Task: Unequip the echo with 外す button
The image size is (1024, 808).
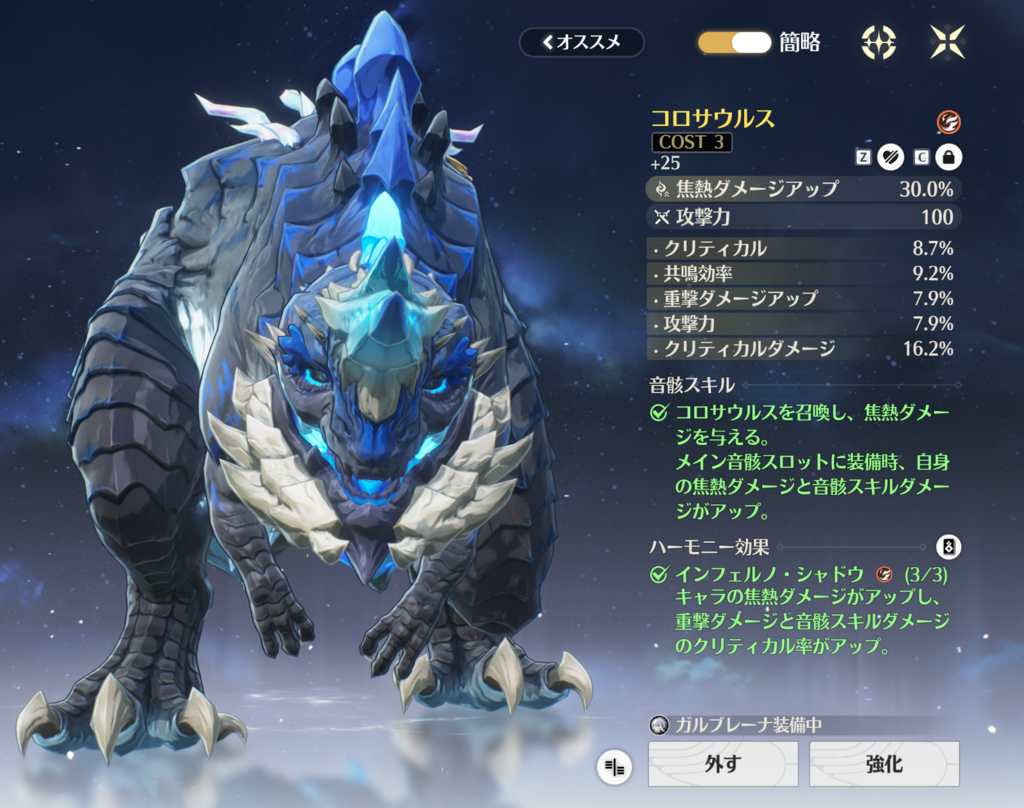Action: 722,764
